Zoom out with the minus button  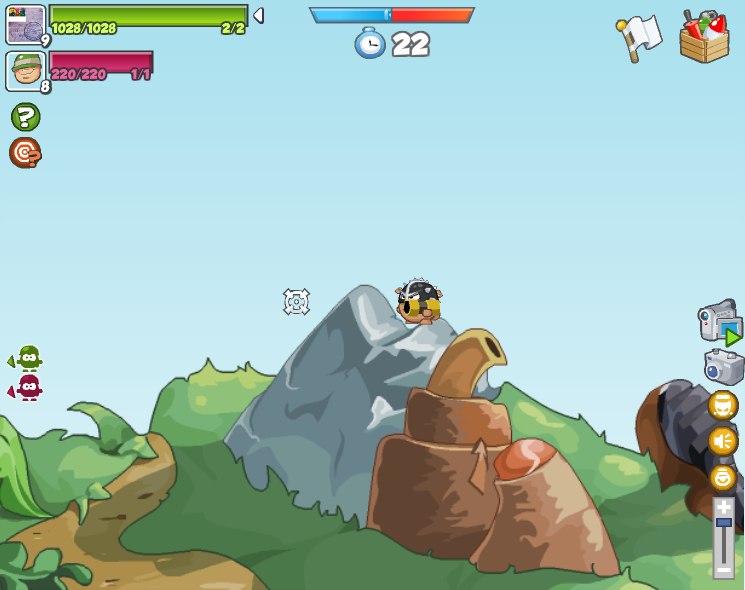click(723, 569)
